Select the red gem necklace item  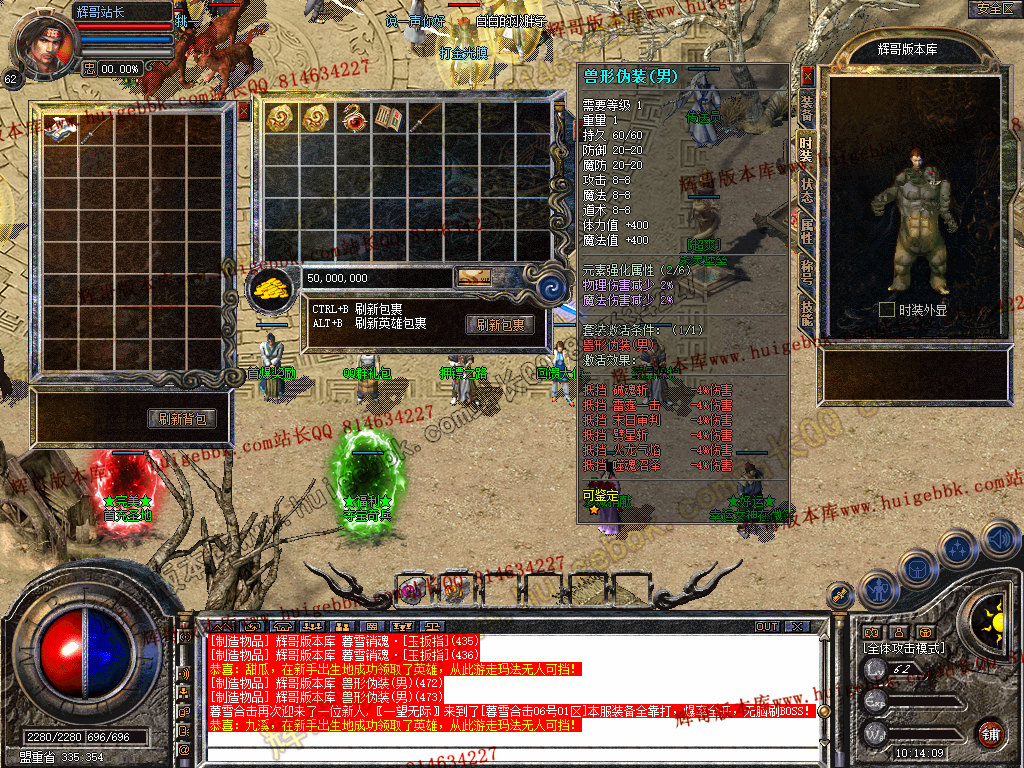click(x=353, y=118)
